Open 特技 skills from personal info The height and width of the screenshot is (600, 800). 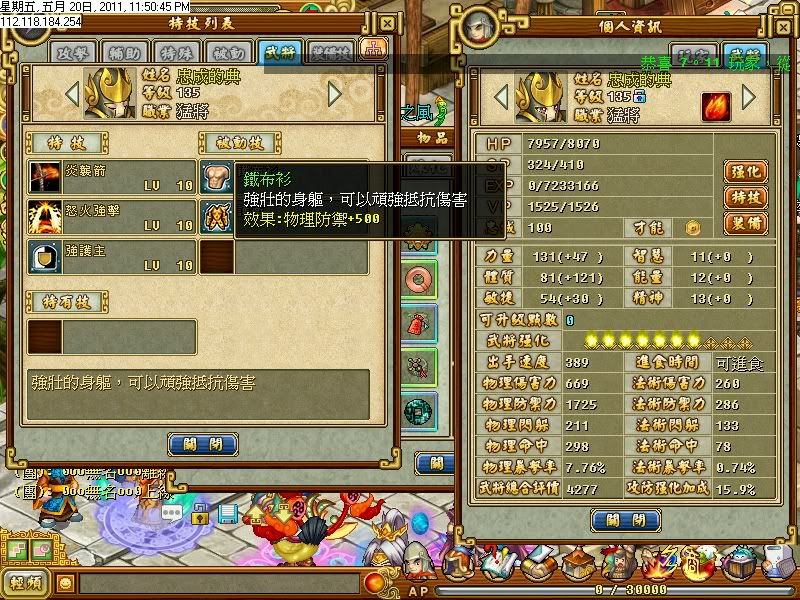coord(743,198)
